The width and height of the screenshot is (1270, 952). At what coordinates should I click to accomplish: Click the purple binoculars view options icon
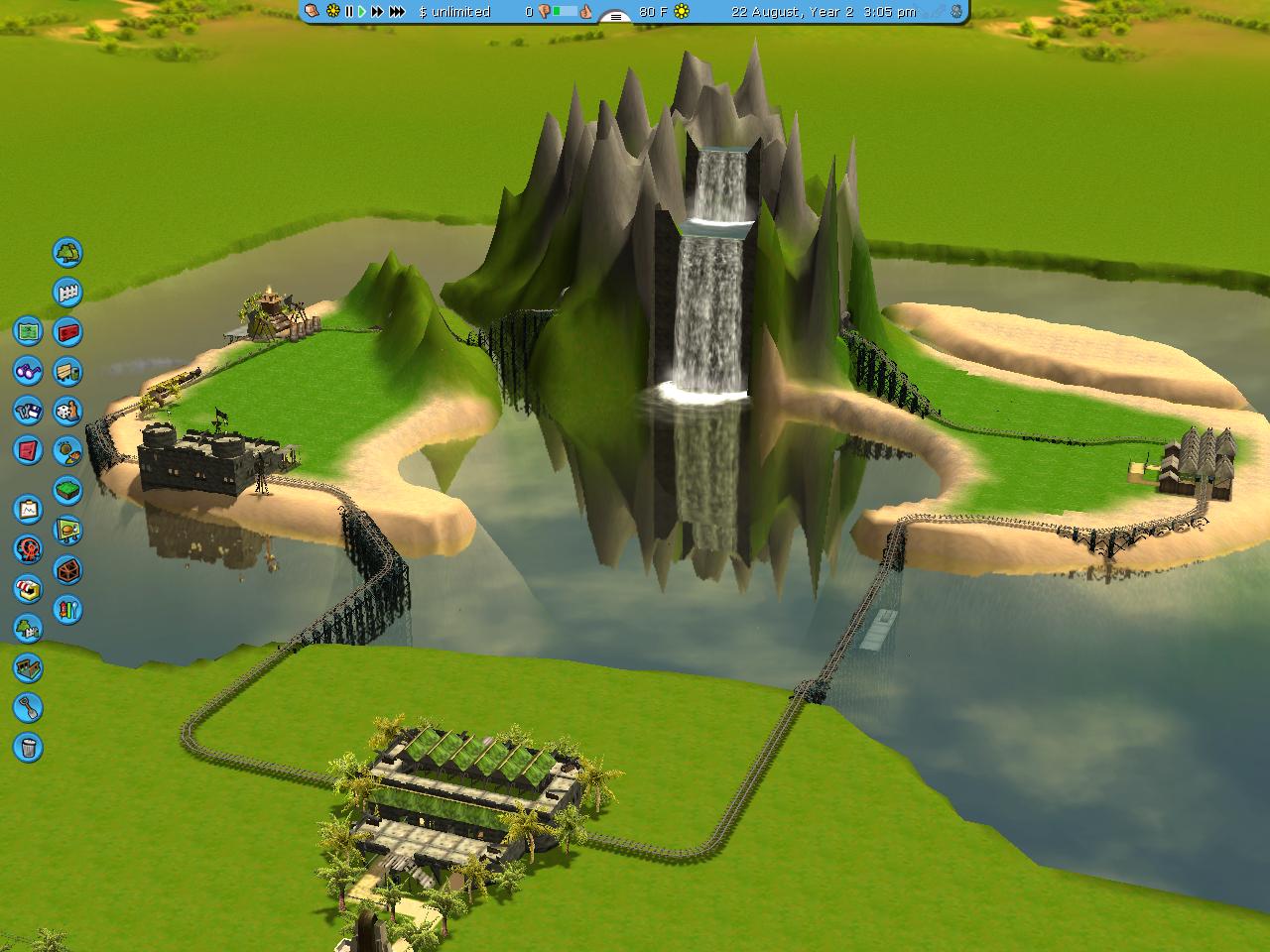point(28,371)
